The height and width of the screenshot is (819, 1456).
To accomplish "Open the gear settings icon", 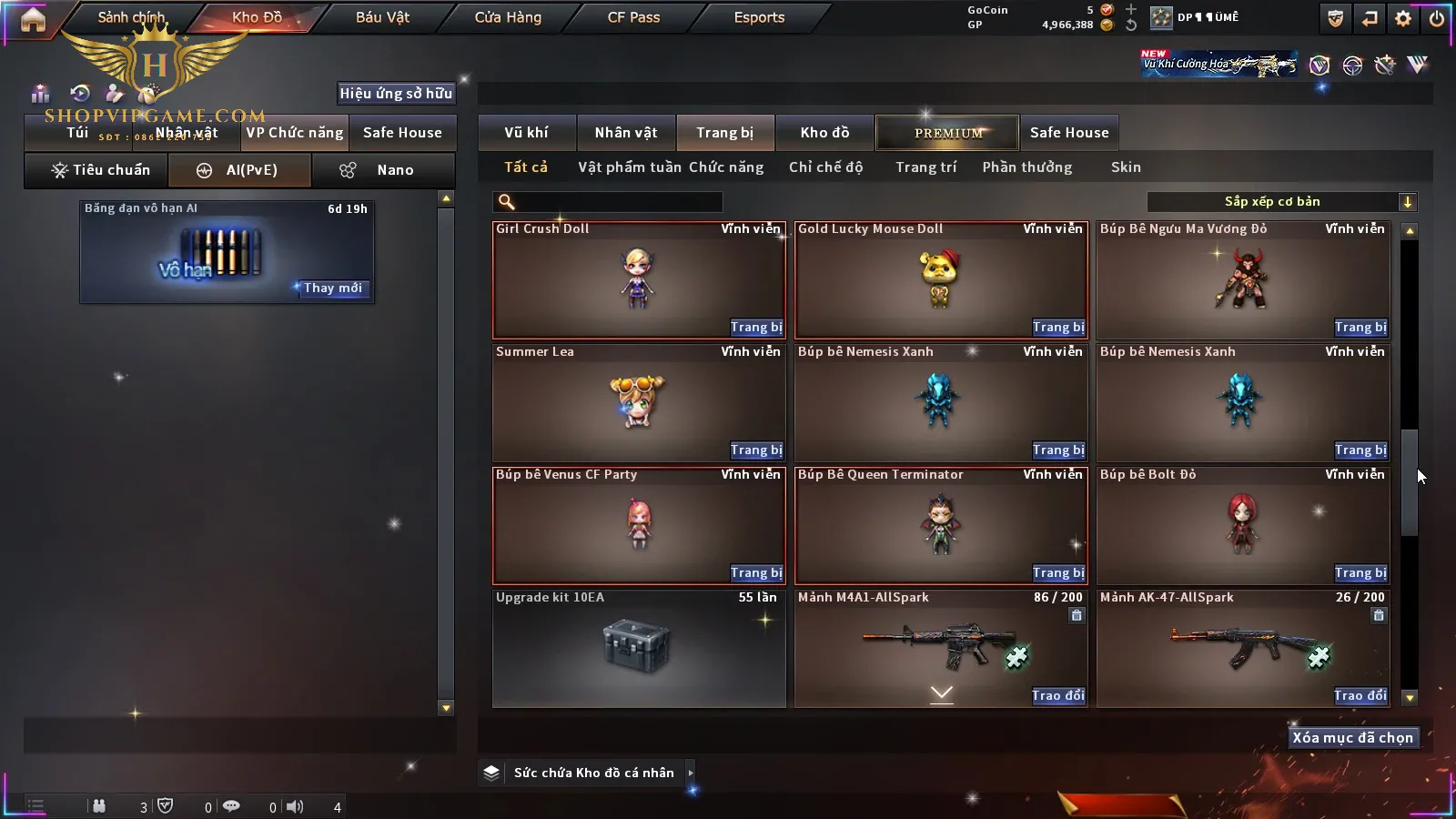I will click(x=1403, y=18).
